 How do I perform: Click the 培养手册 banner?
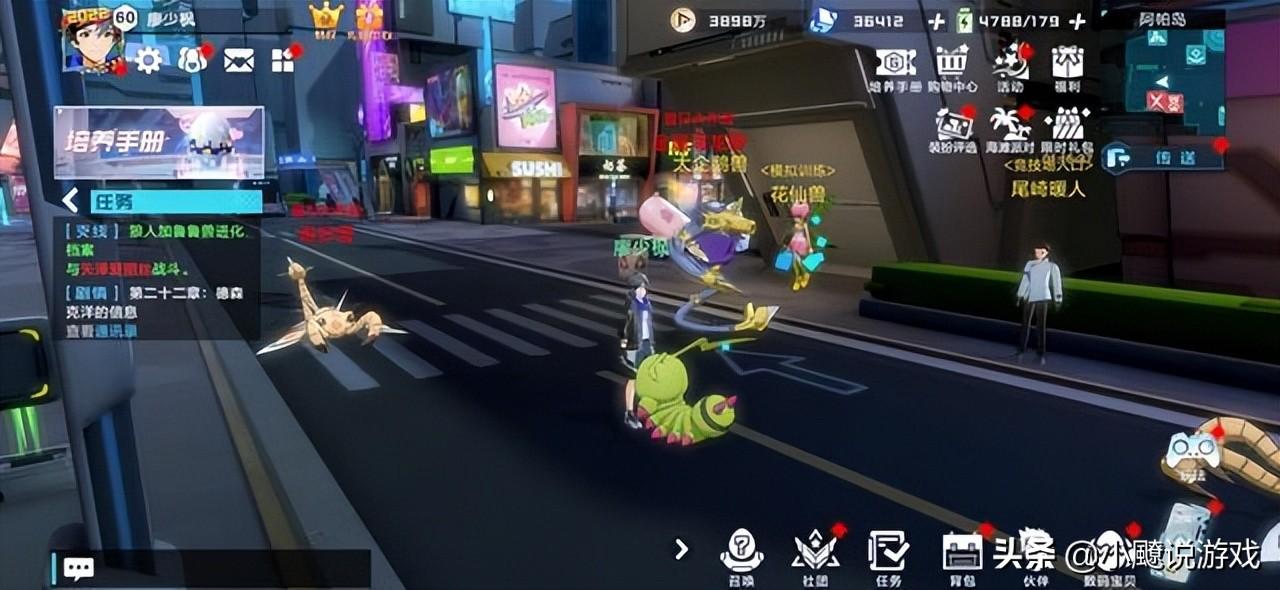tap(159, 142)
